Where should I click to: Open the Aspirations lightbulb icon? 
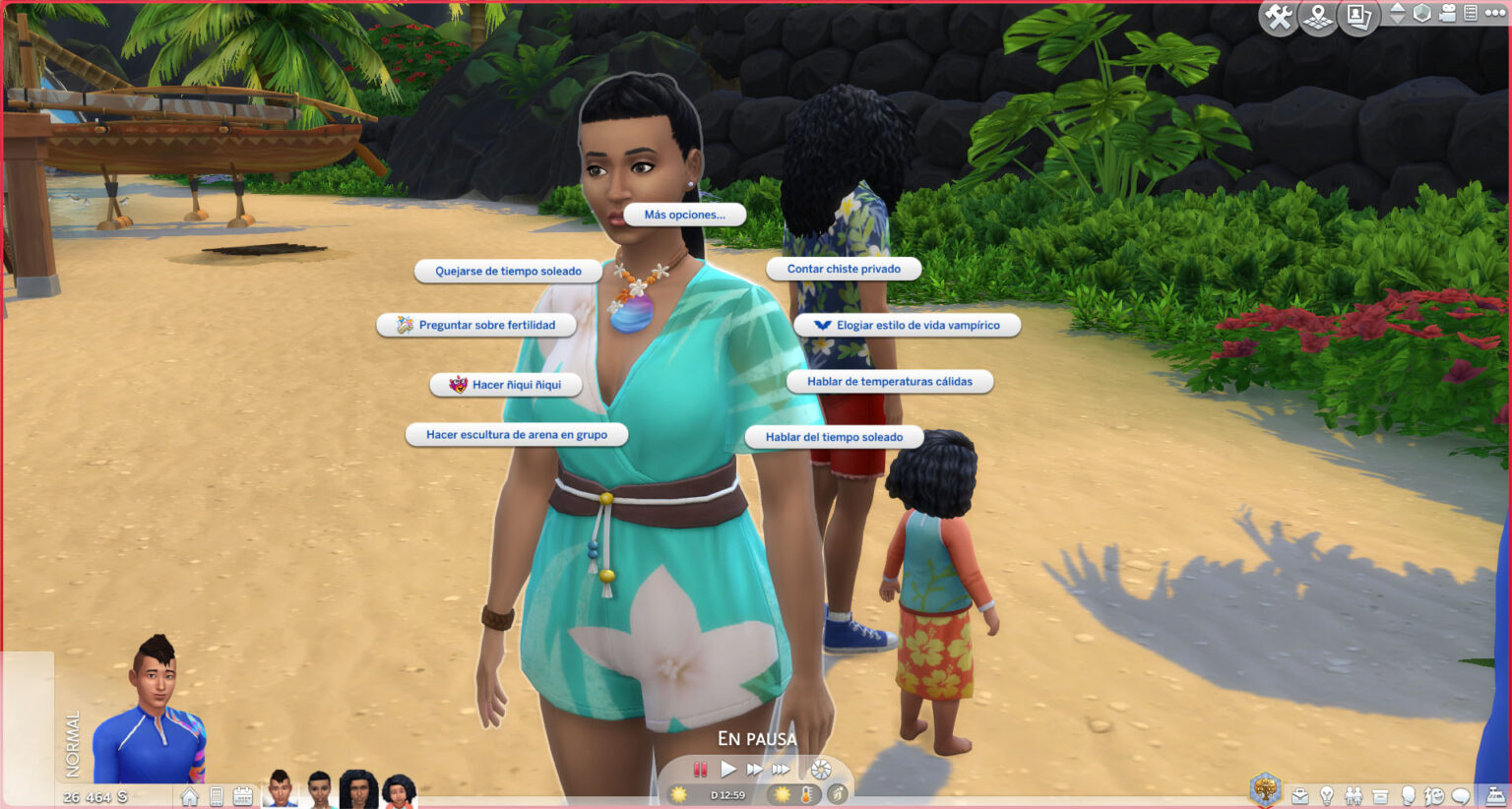1326,796
